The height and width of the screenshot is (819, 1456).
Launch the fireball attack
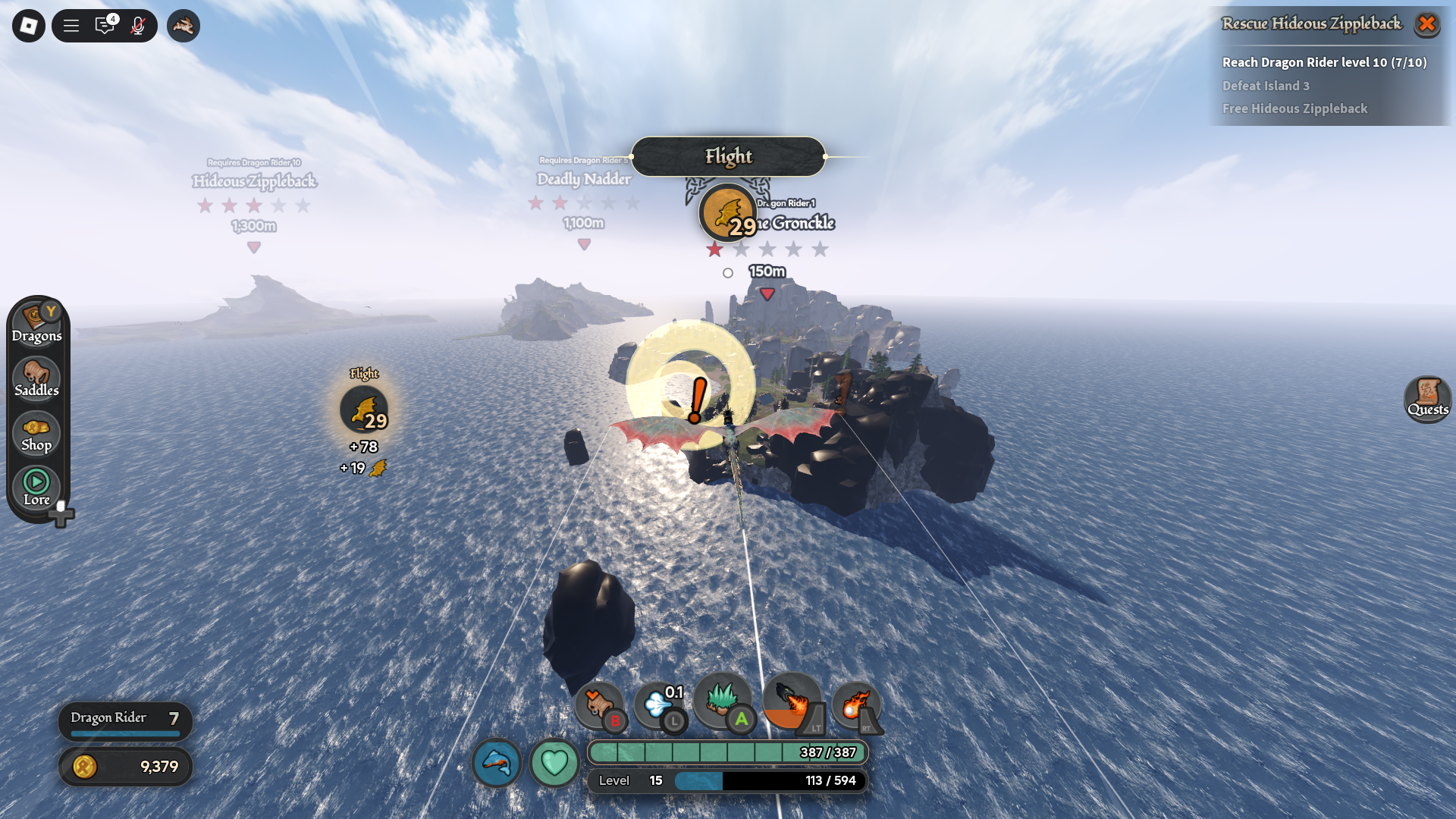855,705
